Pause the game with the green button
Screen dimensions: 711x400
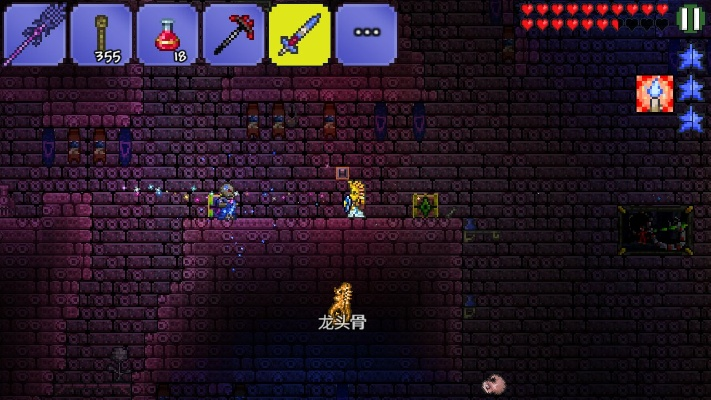tap(690, 18)
